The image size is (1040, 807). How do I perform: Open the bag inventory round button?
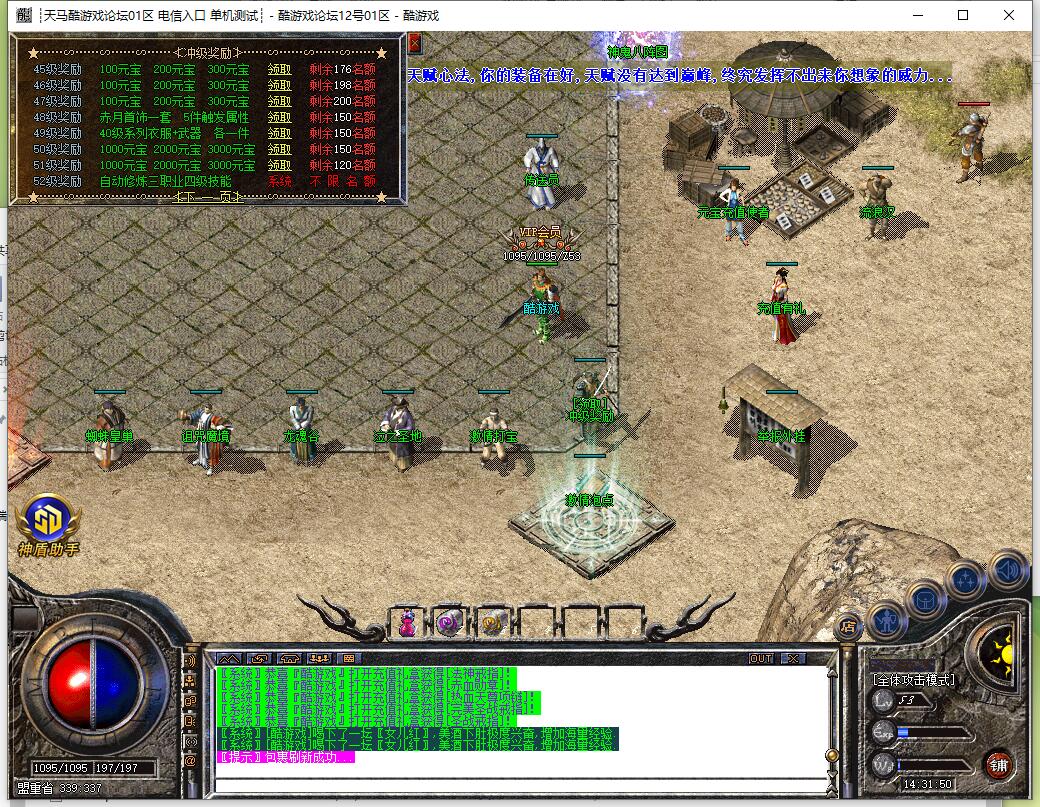coord(925,600)
